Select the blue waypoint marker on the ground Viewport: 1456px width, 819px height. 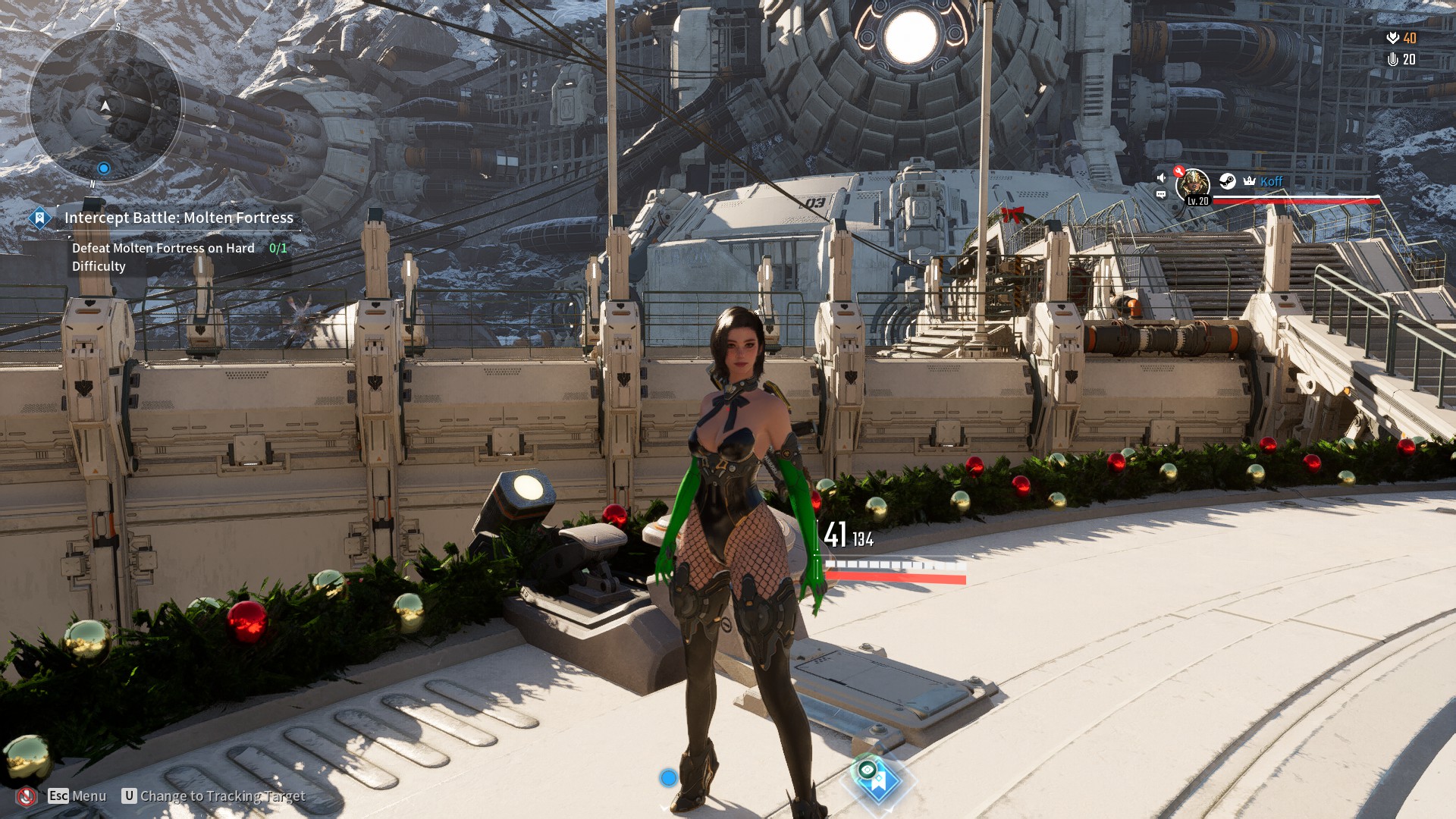(878, 779)
